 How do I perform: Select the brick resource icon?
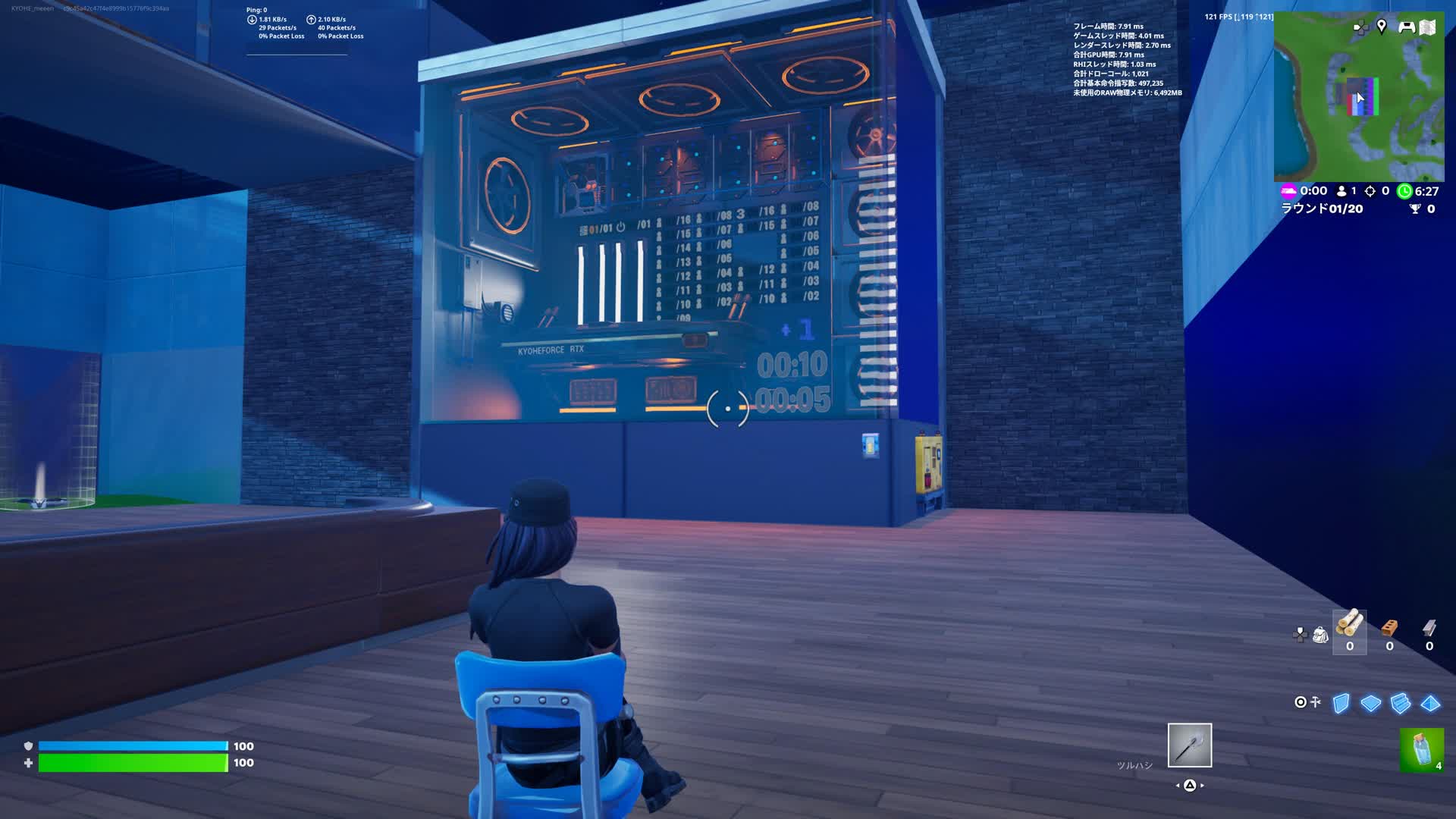[1389, 627]
